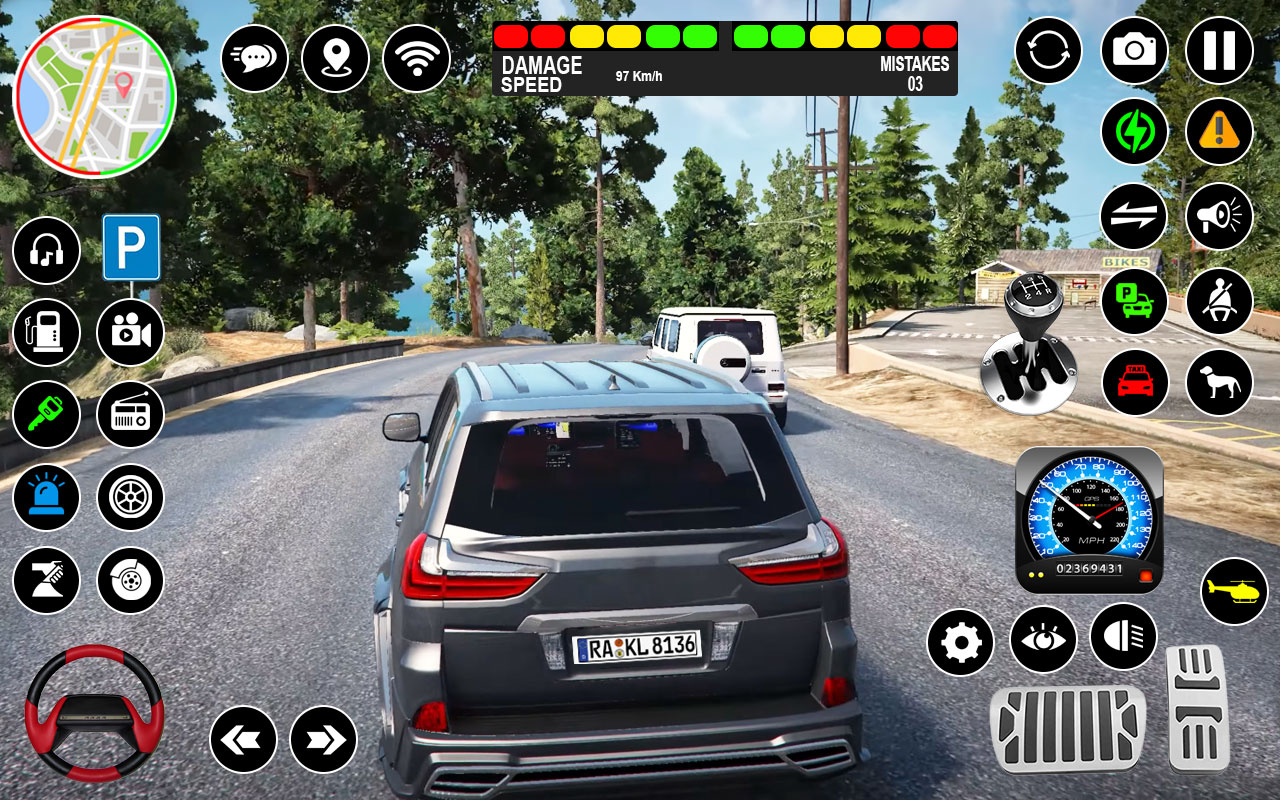This screenshot has width=1280, height=800.
Task: Open the settings gear button
Action: coord(960,642)
